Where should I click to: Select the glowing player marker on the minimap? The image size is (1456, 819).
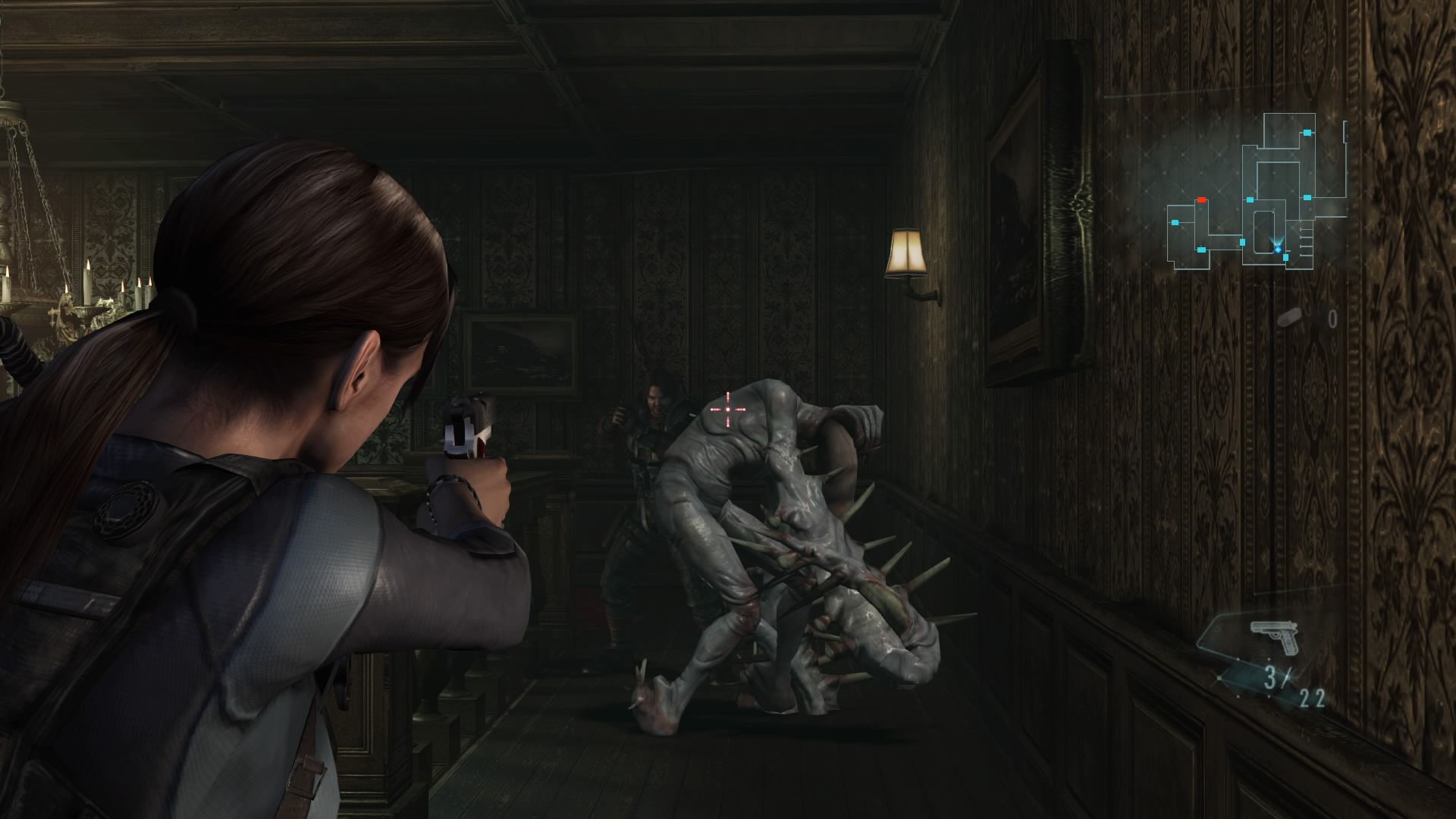pyautogui.click(x=1279, y=246)
